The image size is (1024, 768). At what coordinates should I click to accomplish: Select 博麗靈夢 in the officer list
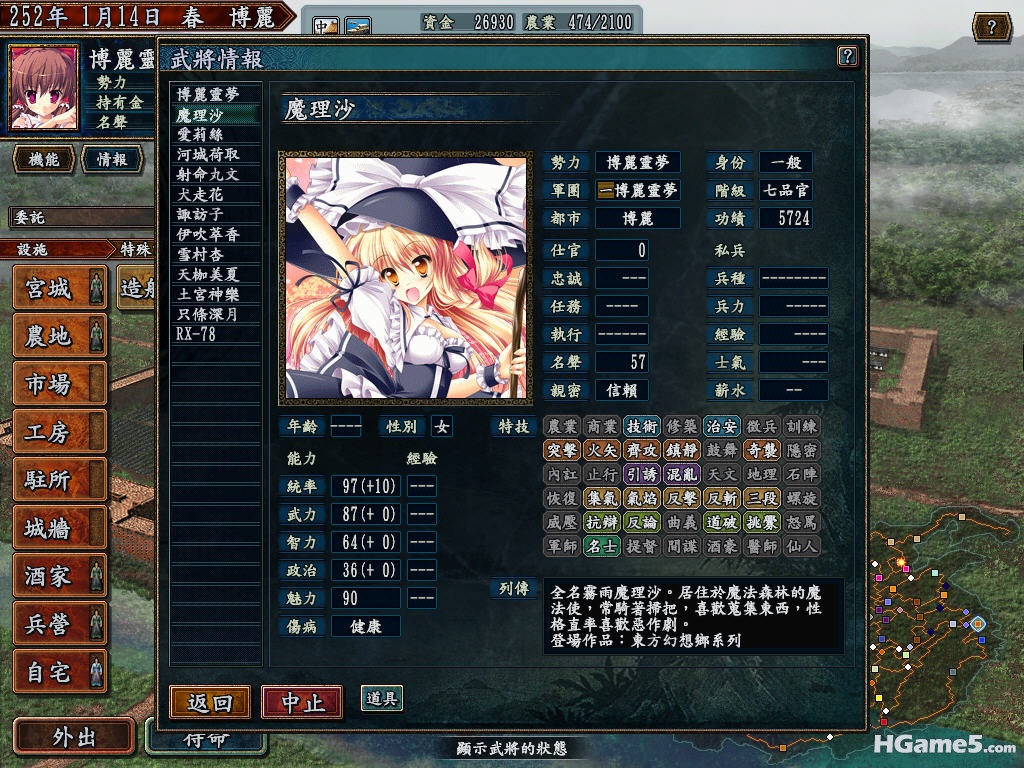point(208,95)
